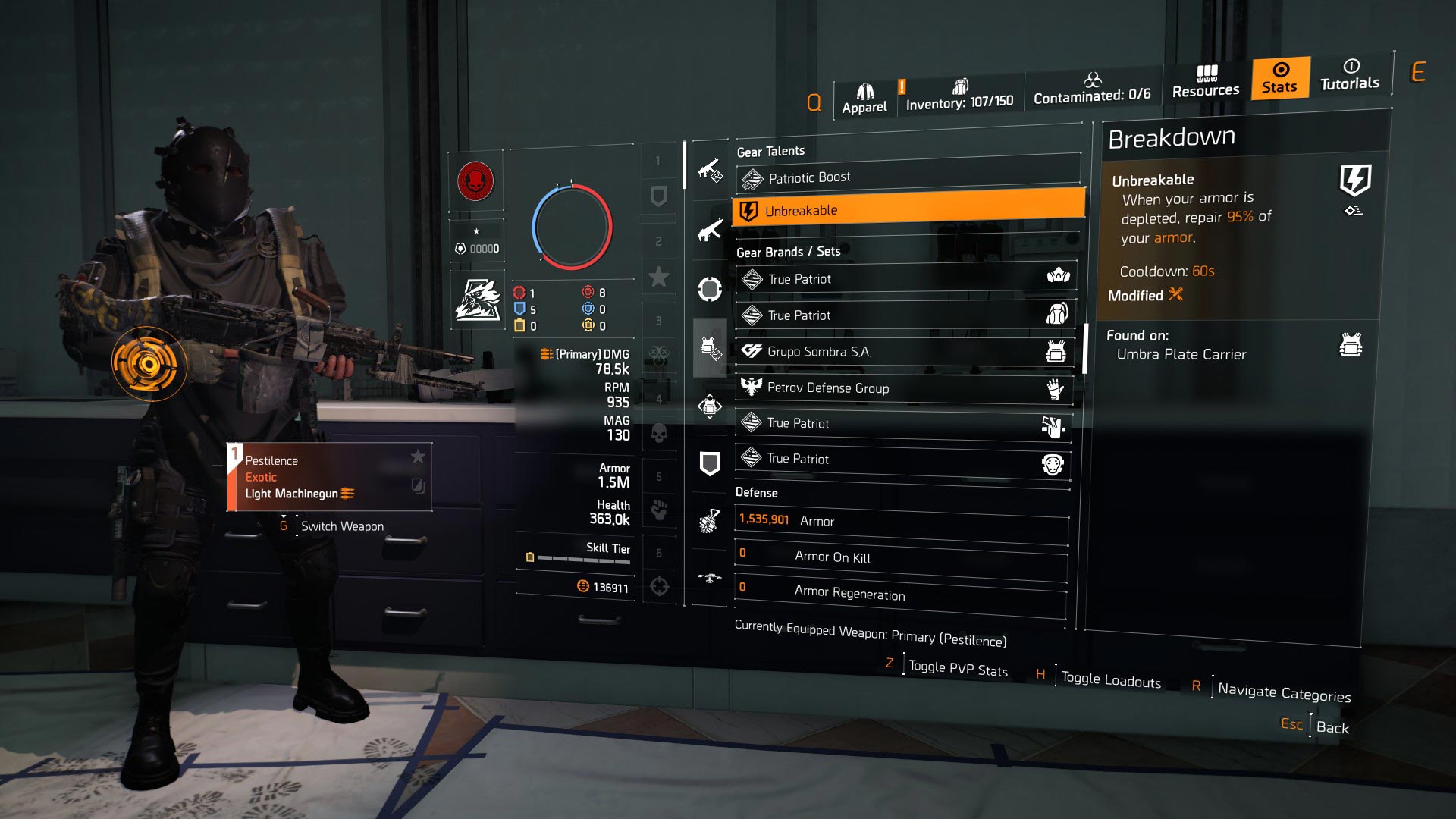Click the backpack slot icon
Screen dimensions: 1456x819
pyautogui.click(x=711, y=406)
